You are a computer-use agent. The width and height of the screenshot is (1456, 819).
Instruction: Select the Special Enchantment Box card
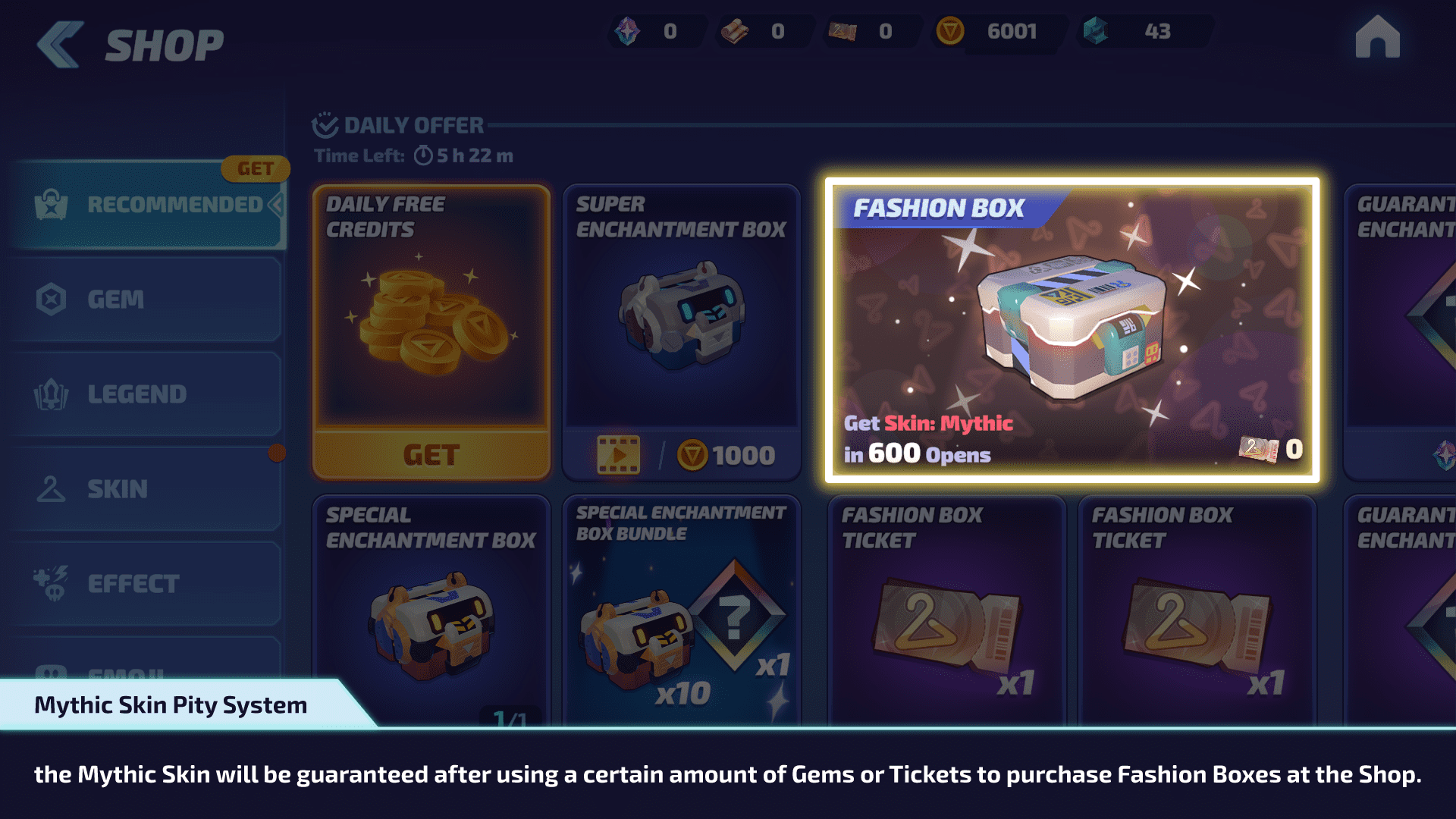coord(431,607)
